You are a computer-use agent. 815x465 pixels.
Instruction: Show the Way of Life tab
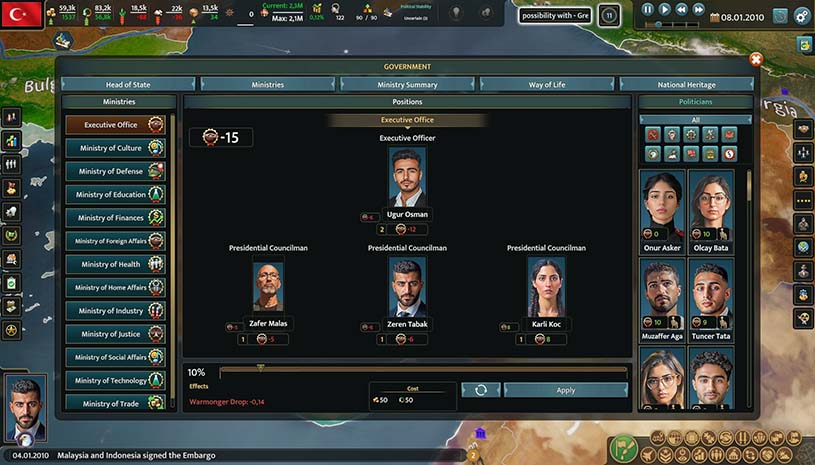[x=547, y=85]
